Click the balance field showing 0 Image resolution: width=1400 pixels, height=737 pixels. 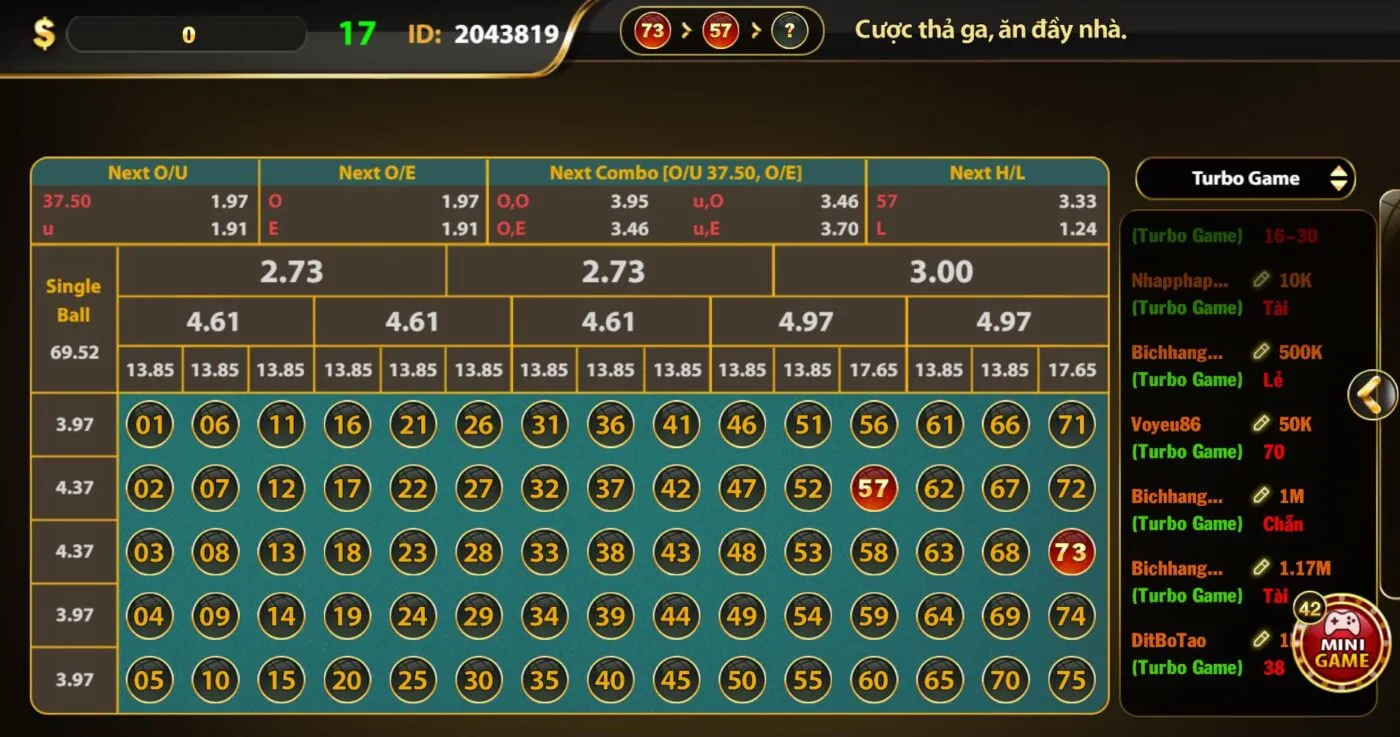coord(186,33)
